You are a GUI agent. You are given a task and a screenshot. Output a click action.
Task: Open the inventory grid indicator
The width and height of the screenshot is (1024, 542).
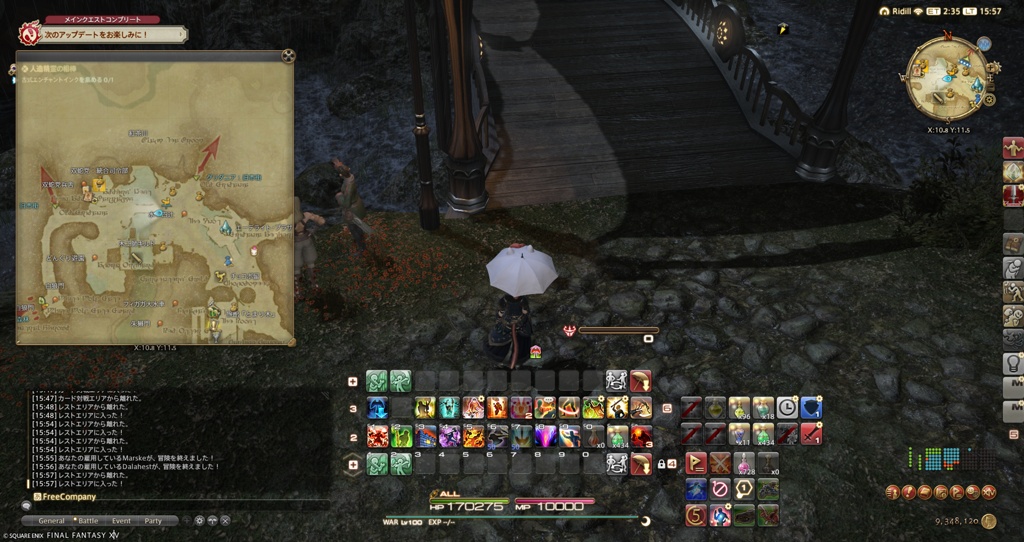pos(933,459)
